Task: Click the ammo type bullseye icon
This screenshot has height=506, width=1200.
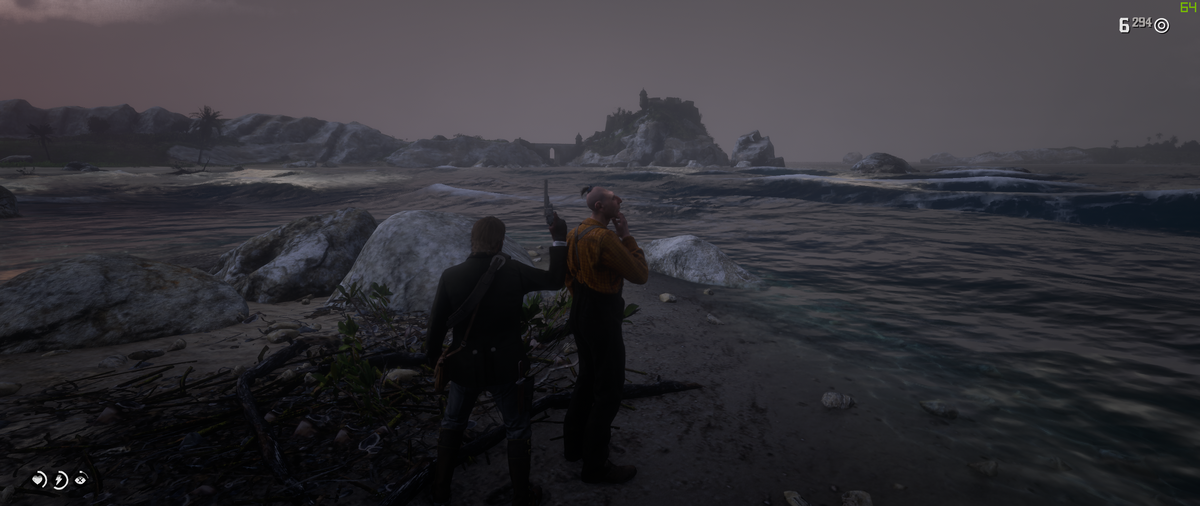Action: [1161, 26]
